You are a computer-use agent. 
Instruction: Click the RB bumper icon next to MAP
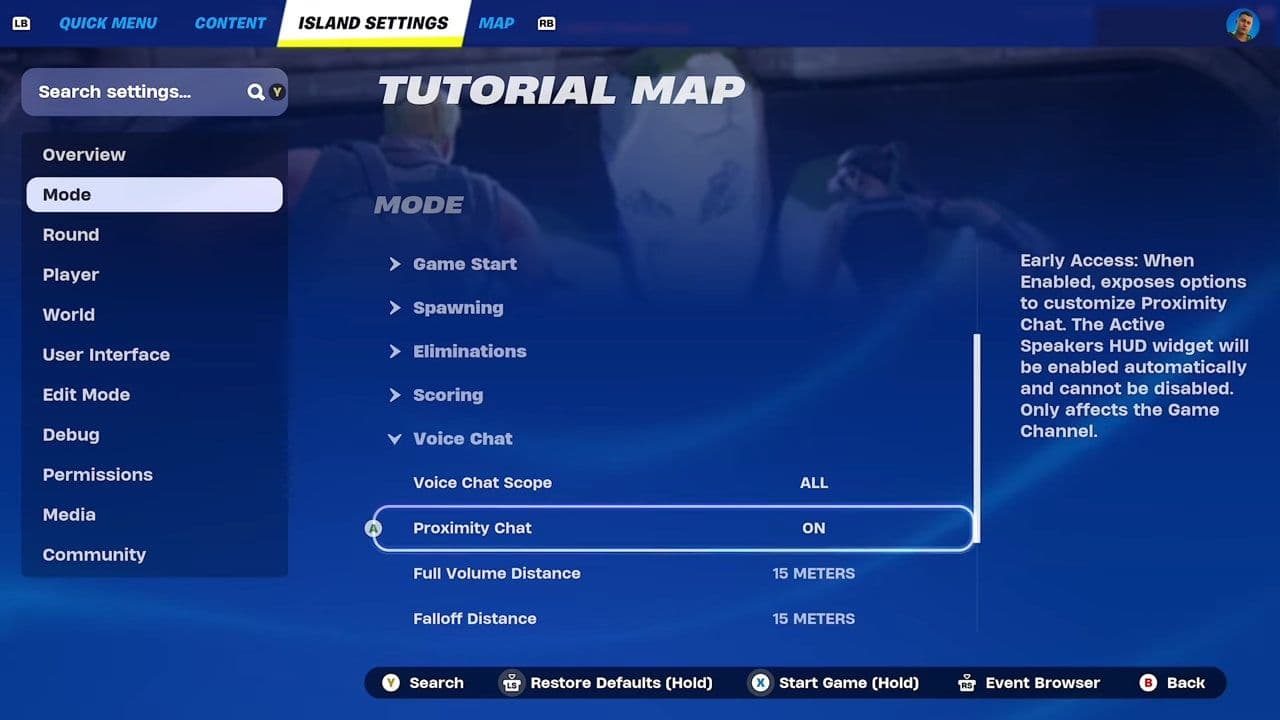point(546,22)
